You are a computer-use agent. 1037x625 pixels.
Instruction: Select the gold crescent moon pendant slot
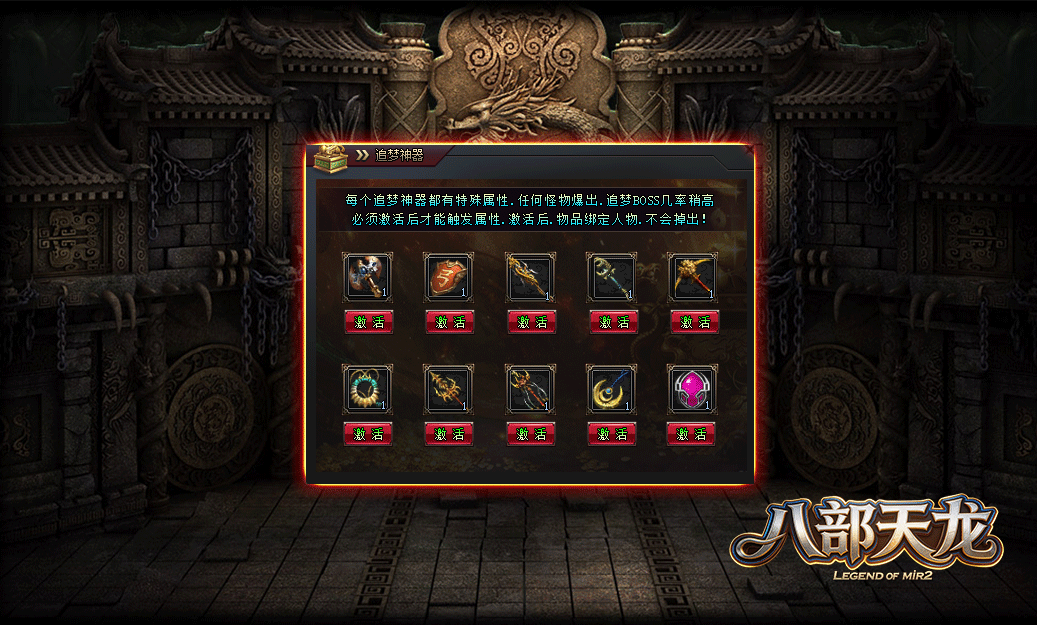click(x=612, y=389)
